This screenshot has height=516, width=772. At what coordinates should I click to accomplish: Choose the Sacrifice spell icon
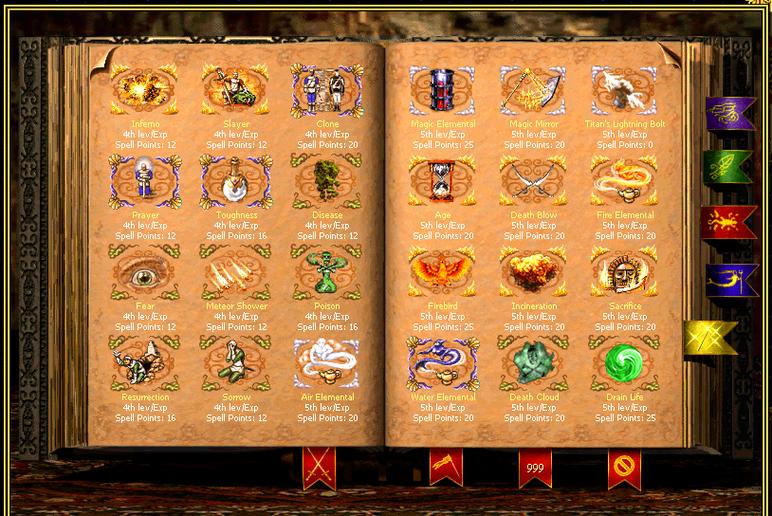coord(625,273)
